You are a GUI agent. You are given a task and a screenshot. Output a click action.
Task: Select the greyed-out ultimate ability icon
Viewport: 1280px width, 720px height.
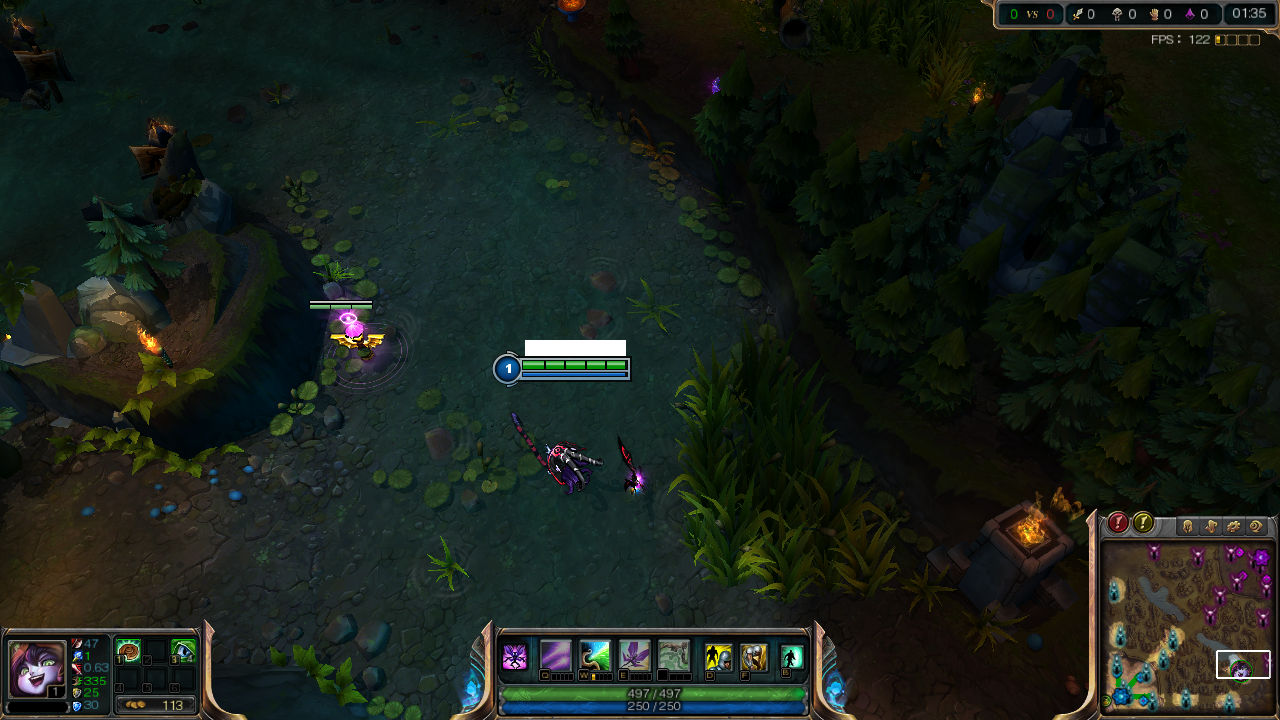[x=673, y=656]
